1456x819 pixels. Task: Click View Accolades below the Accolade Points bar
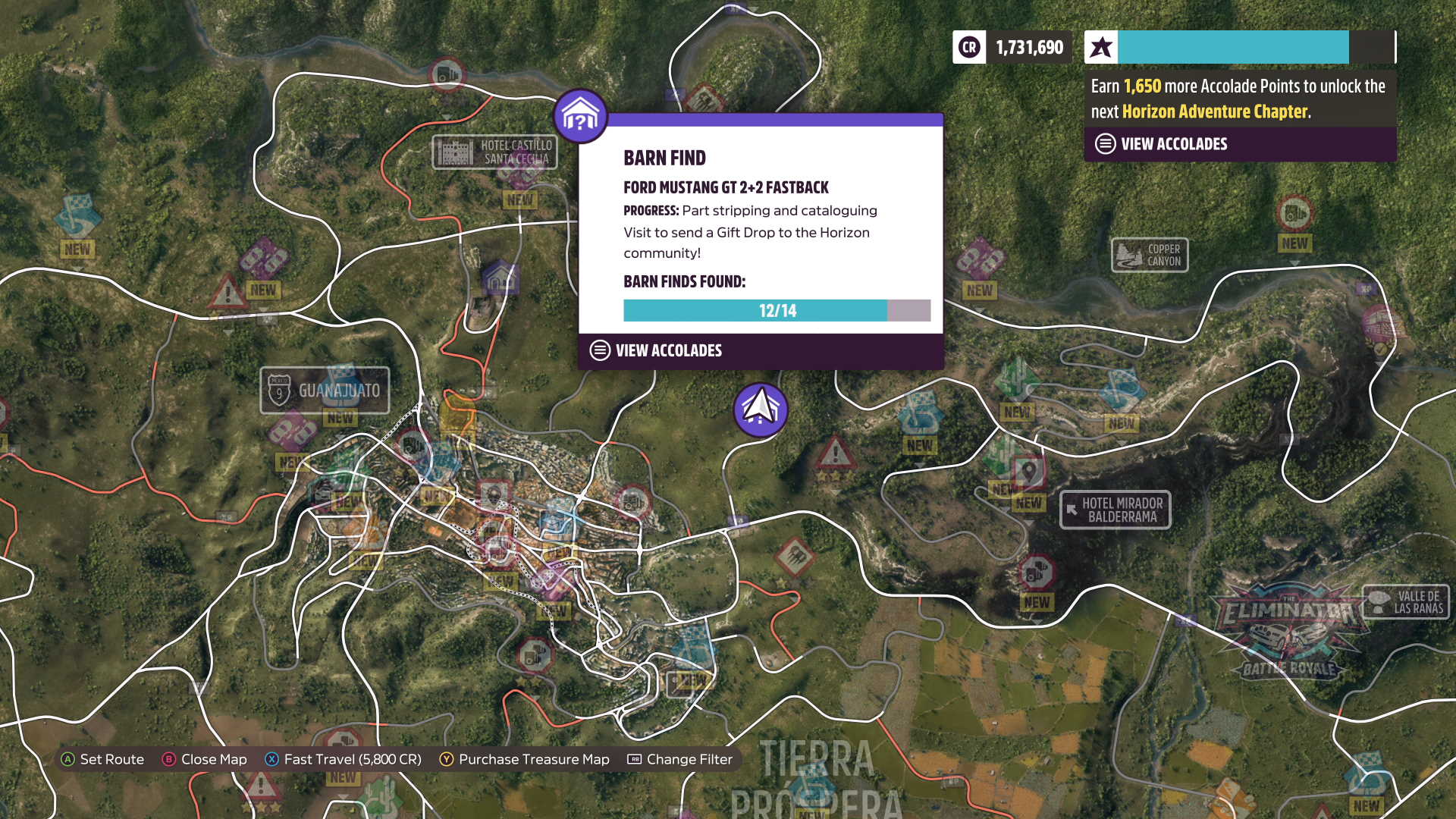pos(1173,144)
